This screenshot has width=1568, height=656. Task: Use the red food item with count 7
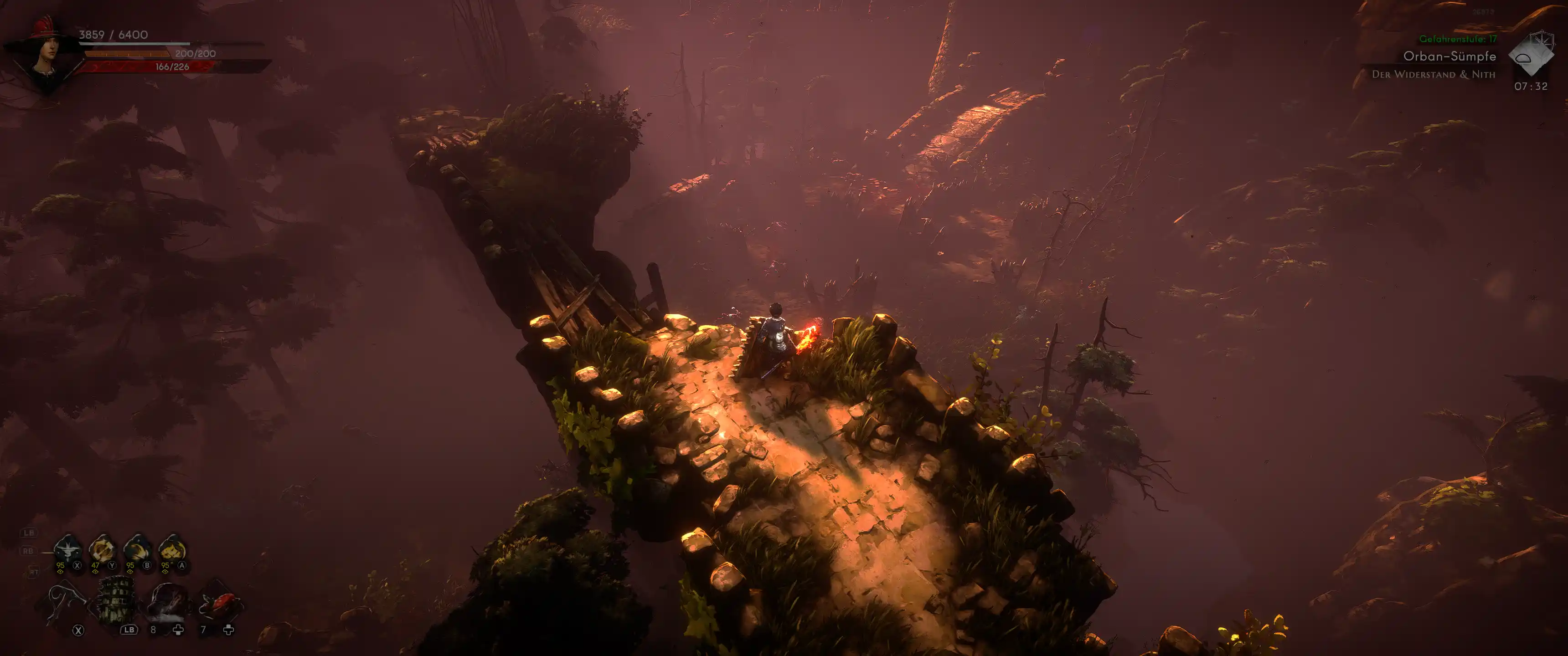219,604
